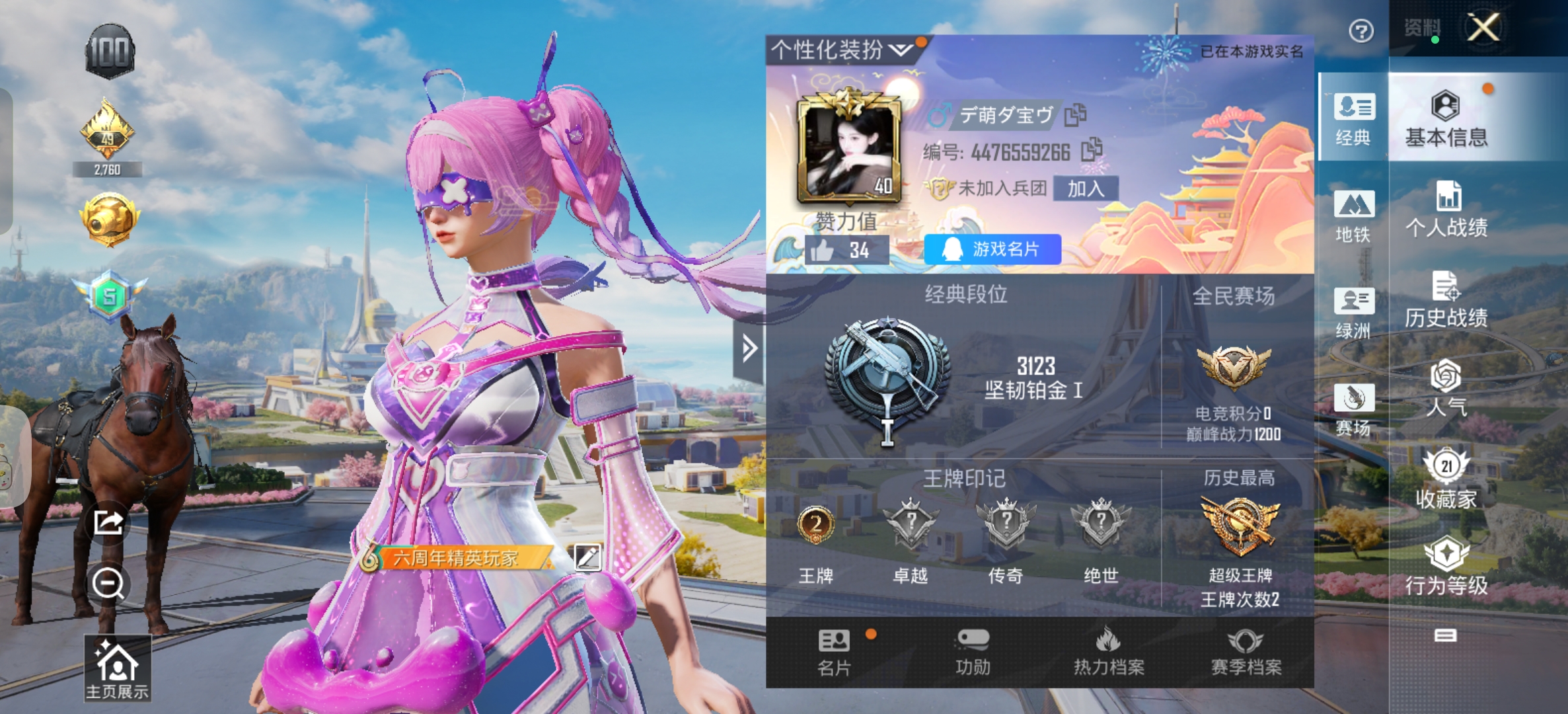Image resolution: width=1568 pixels, height=714 pixels.
Task: Open the 赛季档案 season archive
Action: coord(1246,652)
